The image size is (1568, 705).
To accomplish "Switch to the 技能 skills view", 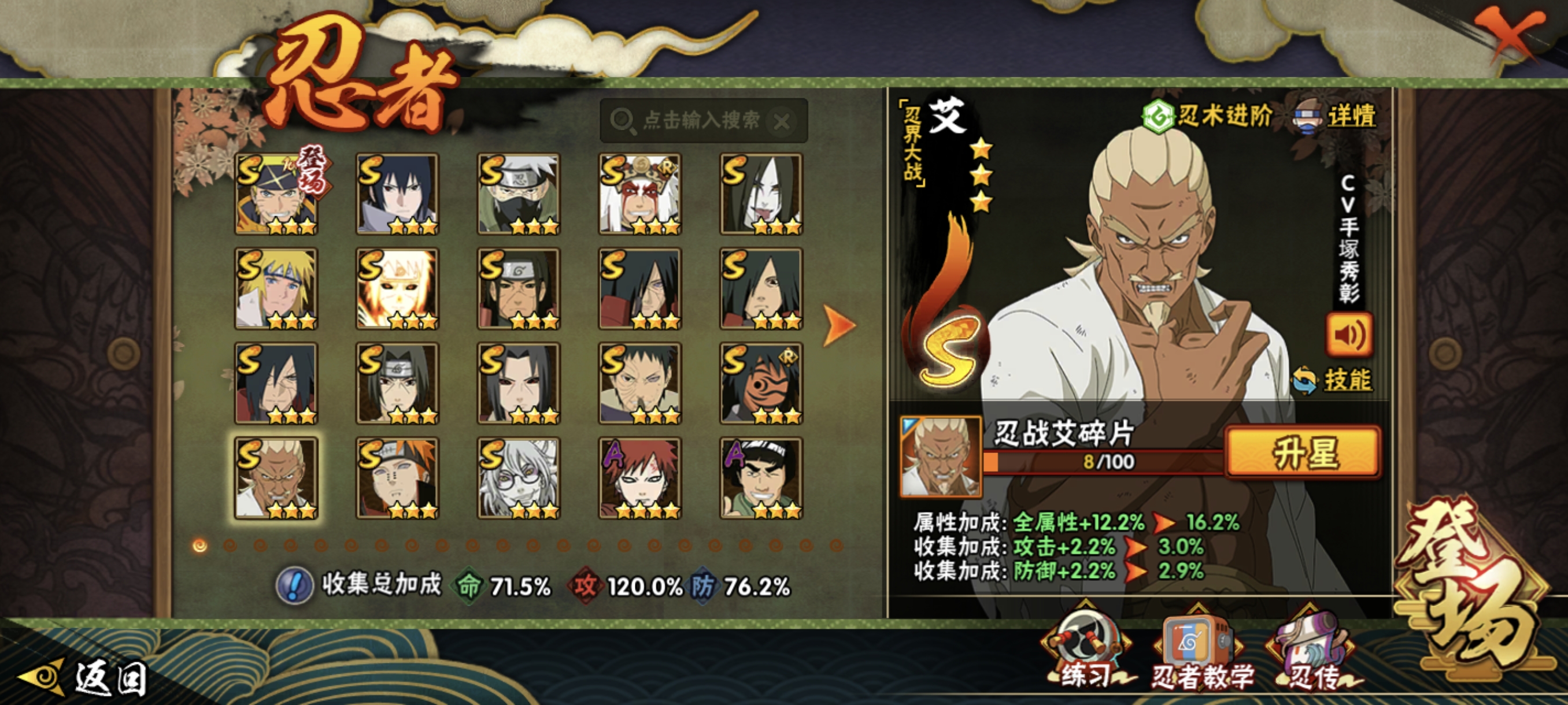I will pyautogui.click(x=1333, y=380).
